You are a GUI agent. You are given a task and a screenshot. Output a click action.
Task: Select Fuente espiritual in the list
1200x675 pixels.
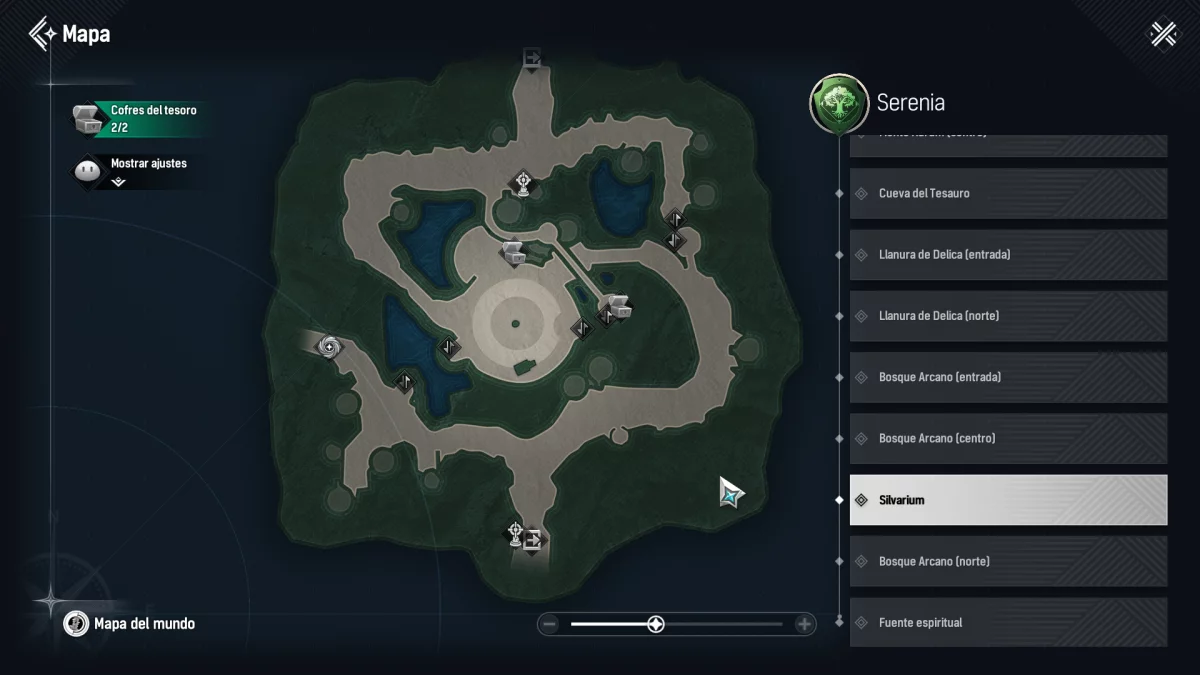1008,622
